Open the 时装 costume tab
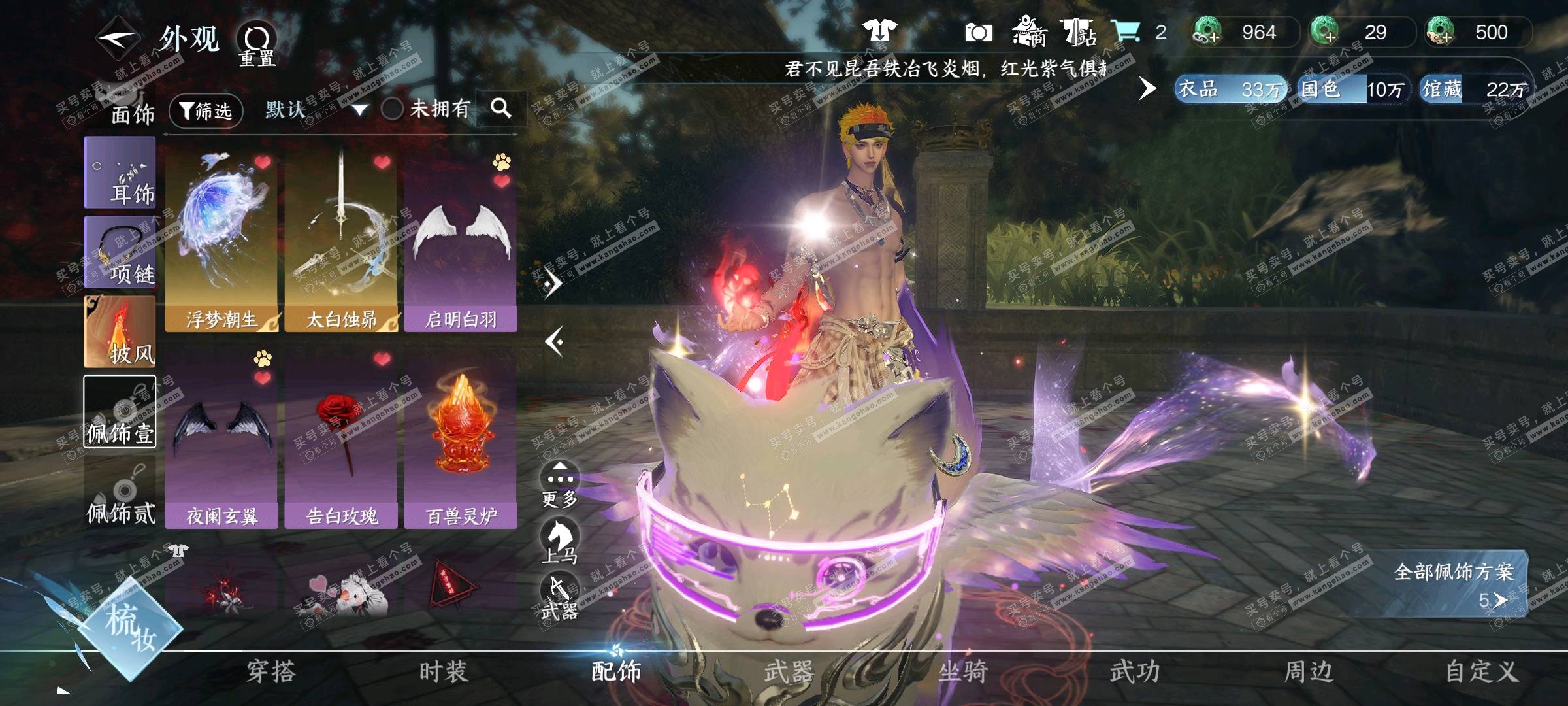 coord(444,671)
